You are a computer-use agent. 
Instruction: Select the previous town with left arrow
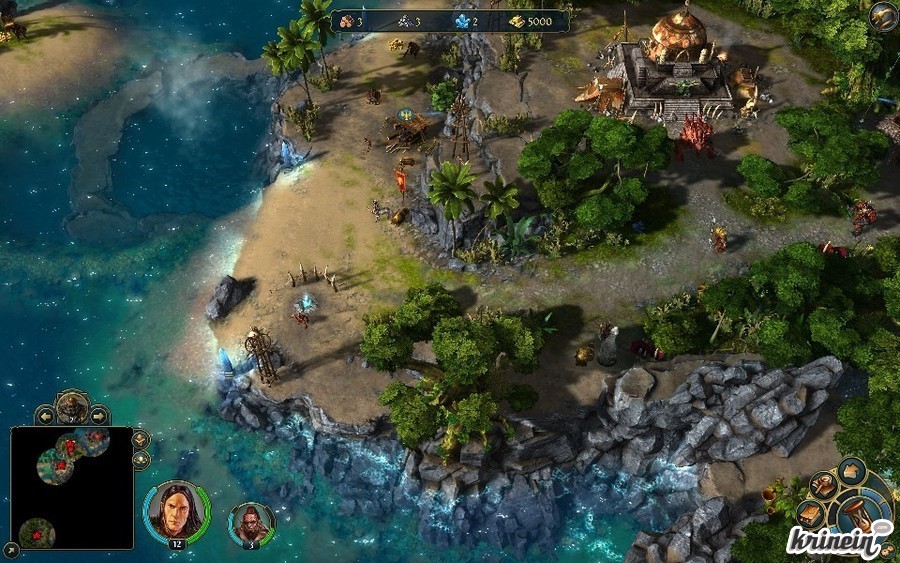click(x=45, y=414)
